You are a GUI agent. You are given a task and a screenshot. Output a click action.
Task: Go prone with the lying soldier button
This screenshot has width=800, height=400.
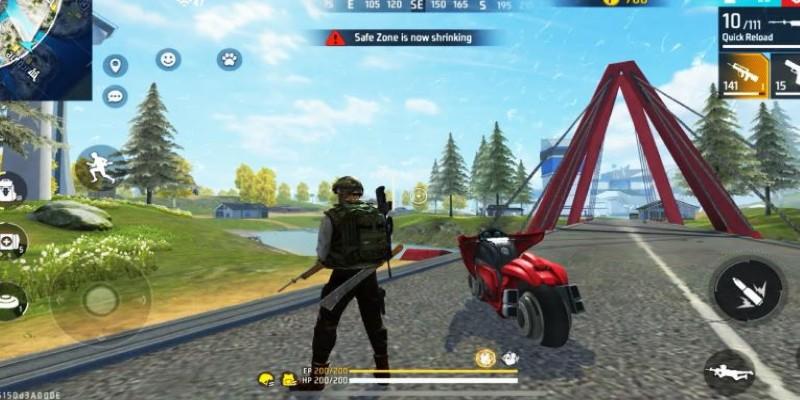point(729,371)
